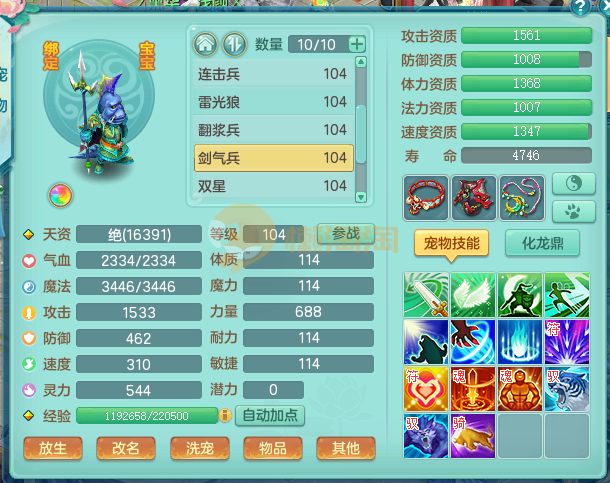Pick 双星 from the pet list
The image size is (610, 483).
[272, 186]
